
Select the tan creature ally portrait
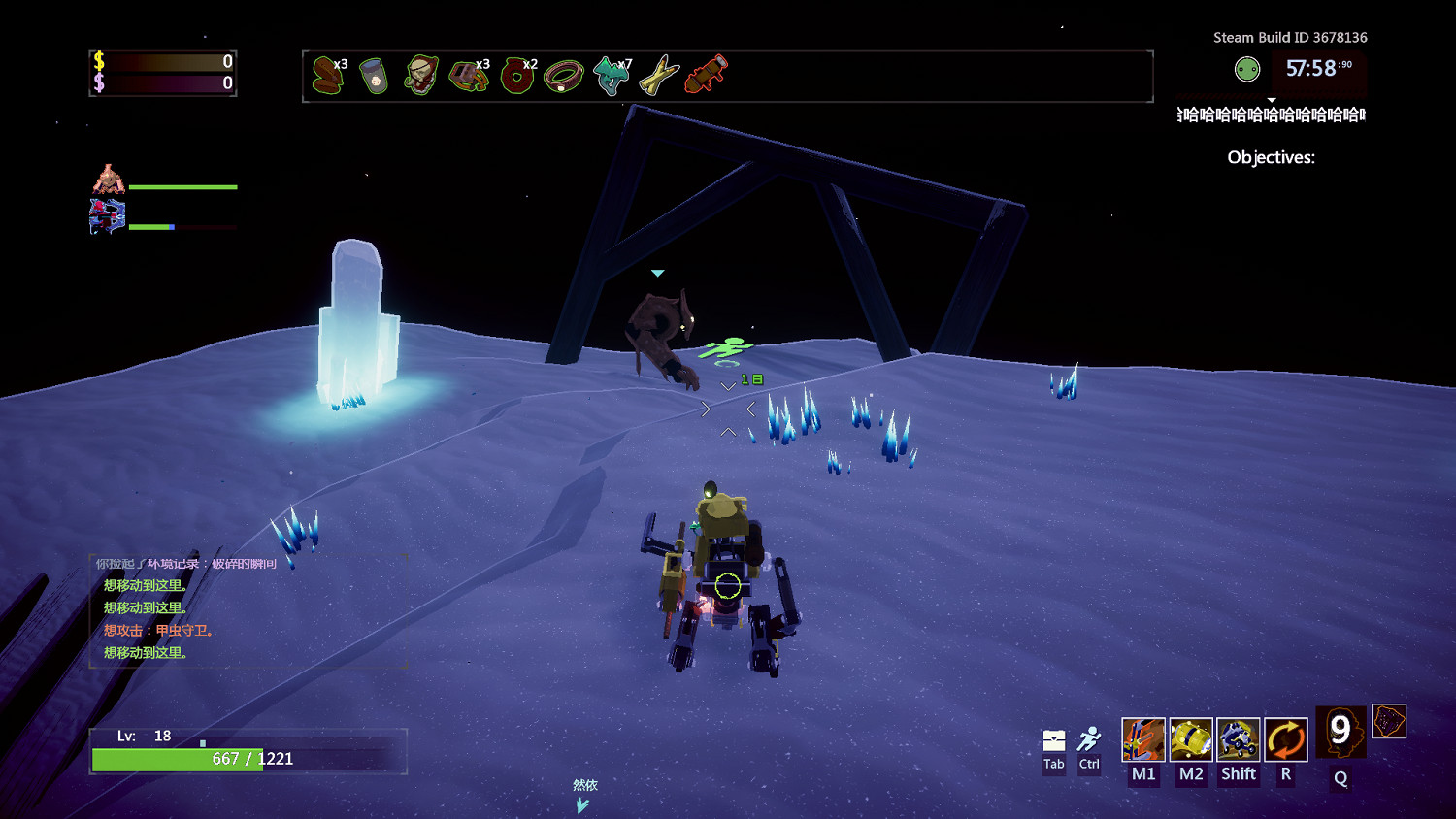coord(109,180)
